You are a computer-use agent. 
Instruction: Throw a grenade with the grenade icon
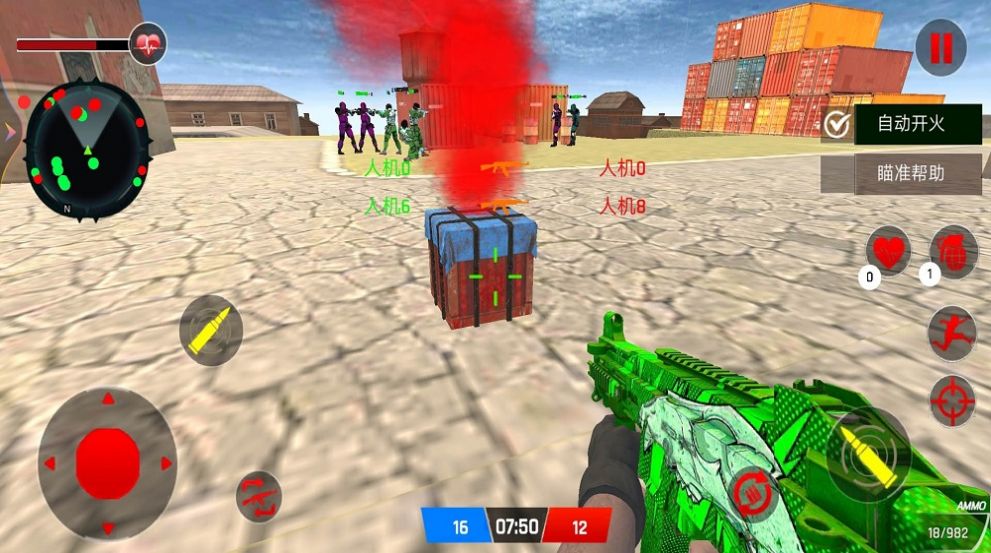pyautogui.click(x=953, y=250)
